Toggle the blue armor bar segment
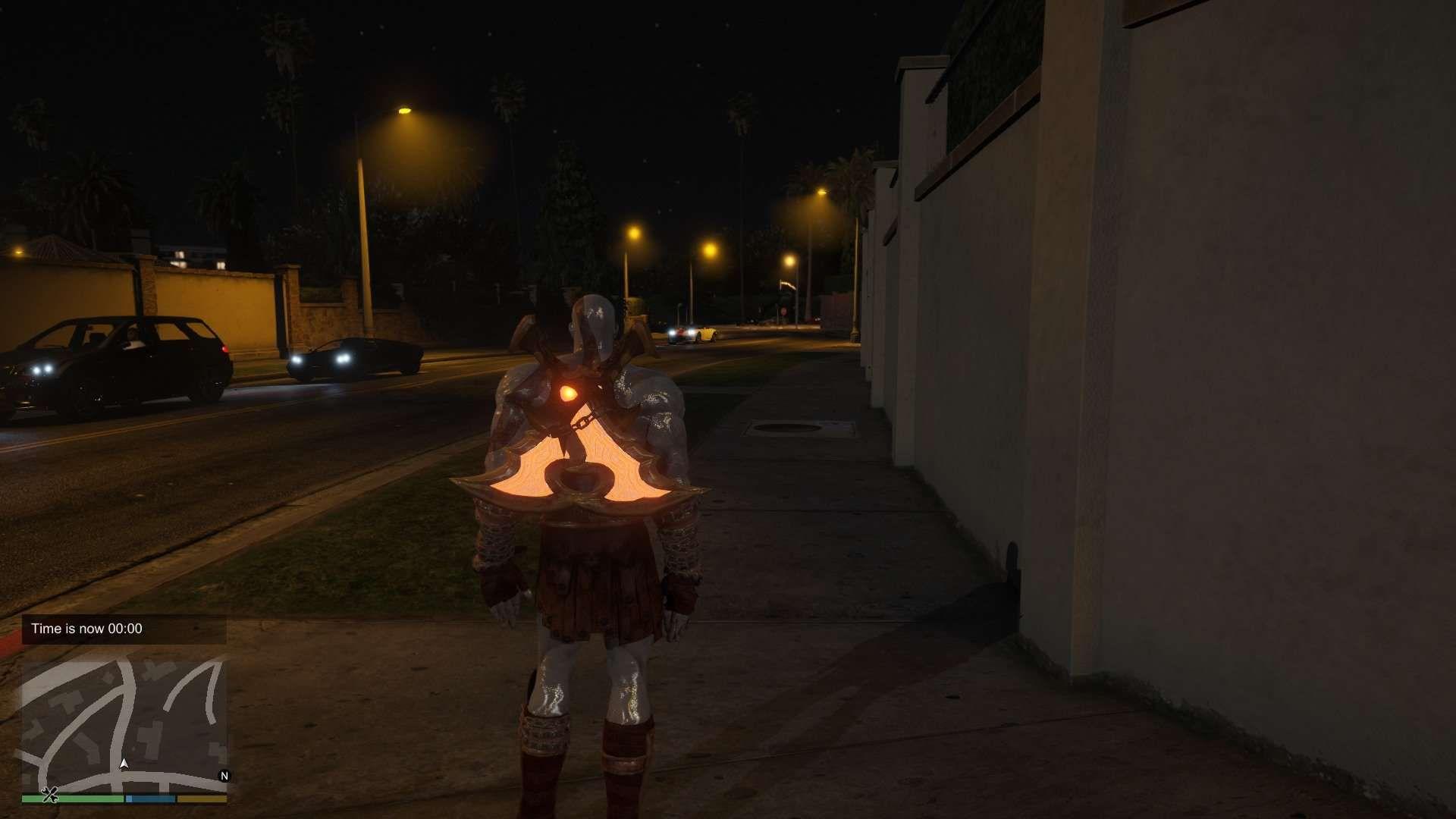1456x819 pixels. (151, 798)
